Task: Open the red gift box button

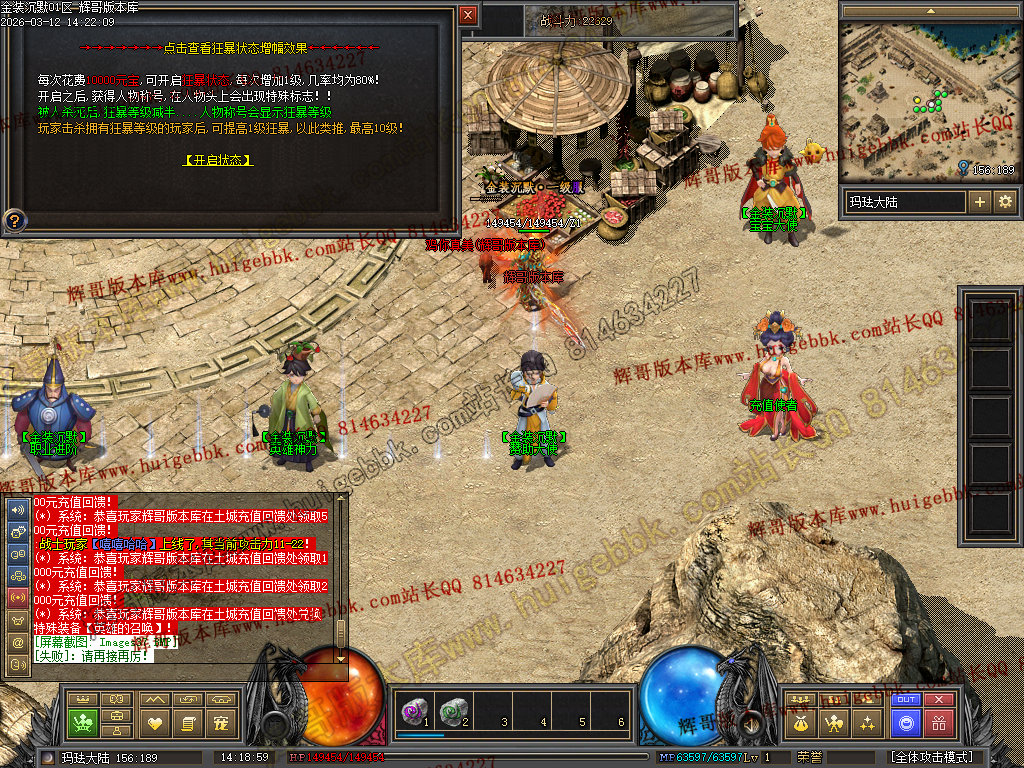Action: click(939, 722)
